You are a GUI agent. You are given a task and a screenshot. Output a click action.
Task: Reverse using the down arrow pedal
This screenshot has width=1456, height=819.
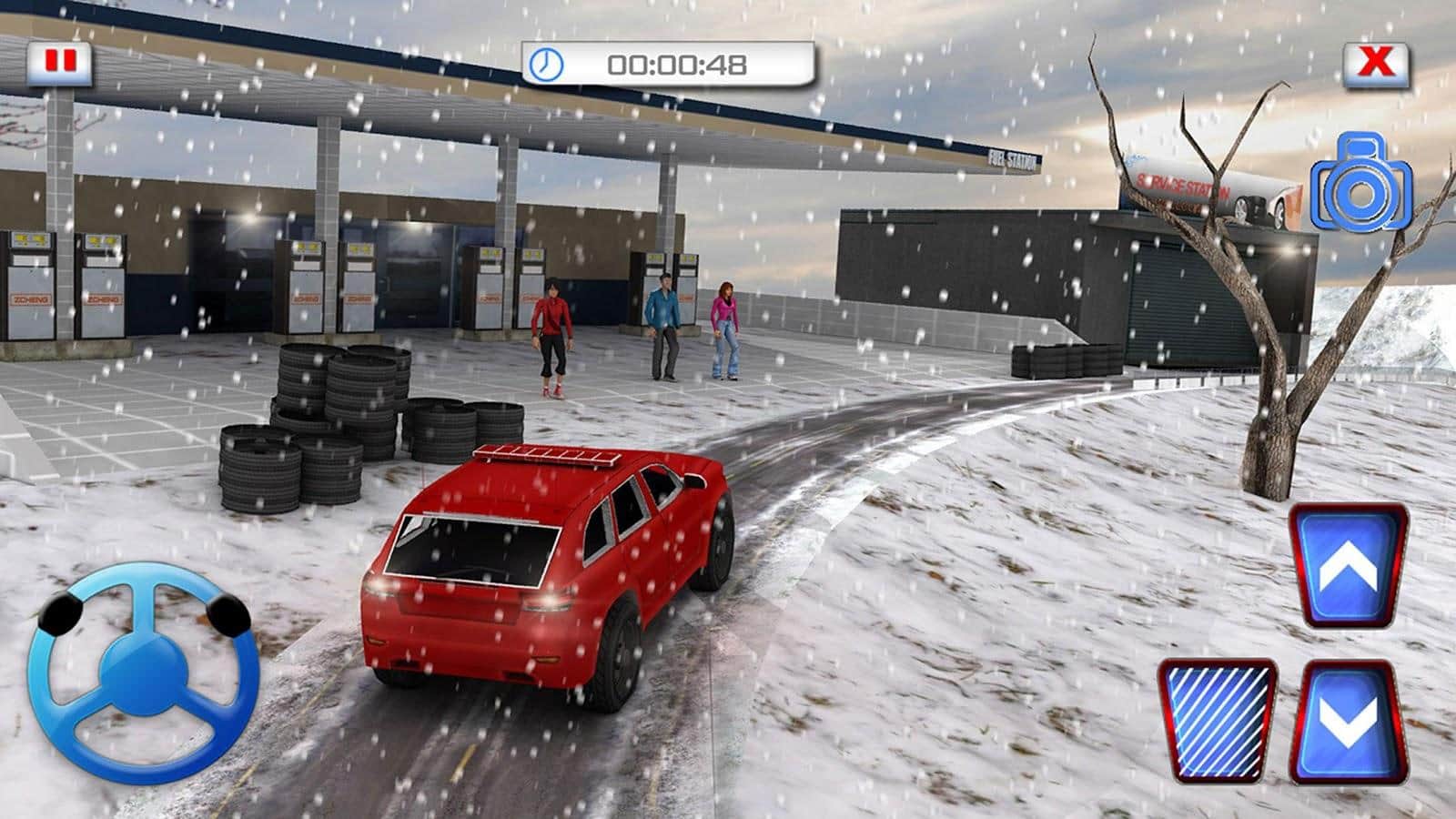coord(1350,722)
